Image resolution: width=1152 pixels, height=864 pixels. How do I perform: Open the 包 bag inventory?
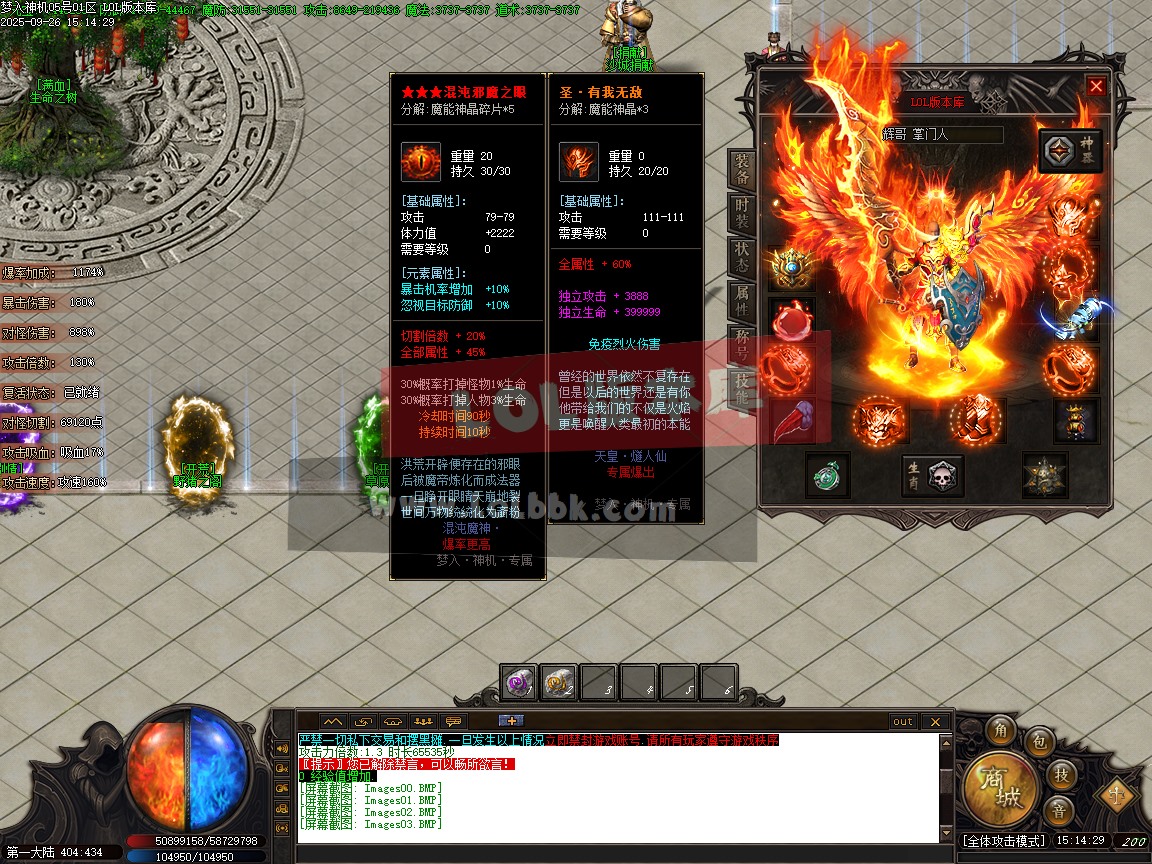[1040, 742]
